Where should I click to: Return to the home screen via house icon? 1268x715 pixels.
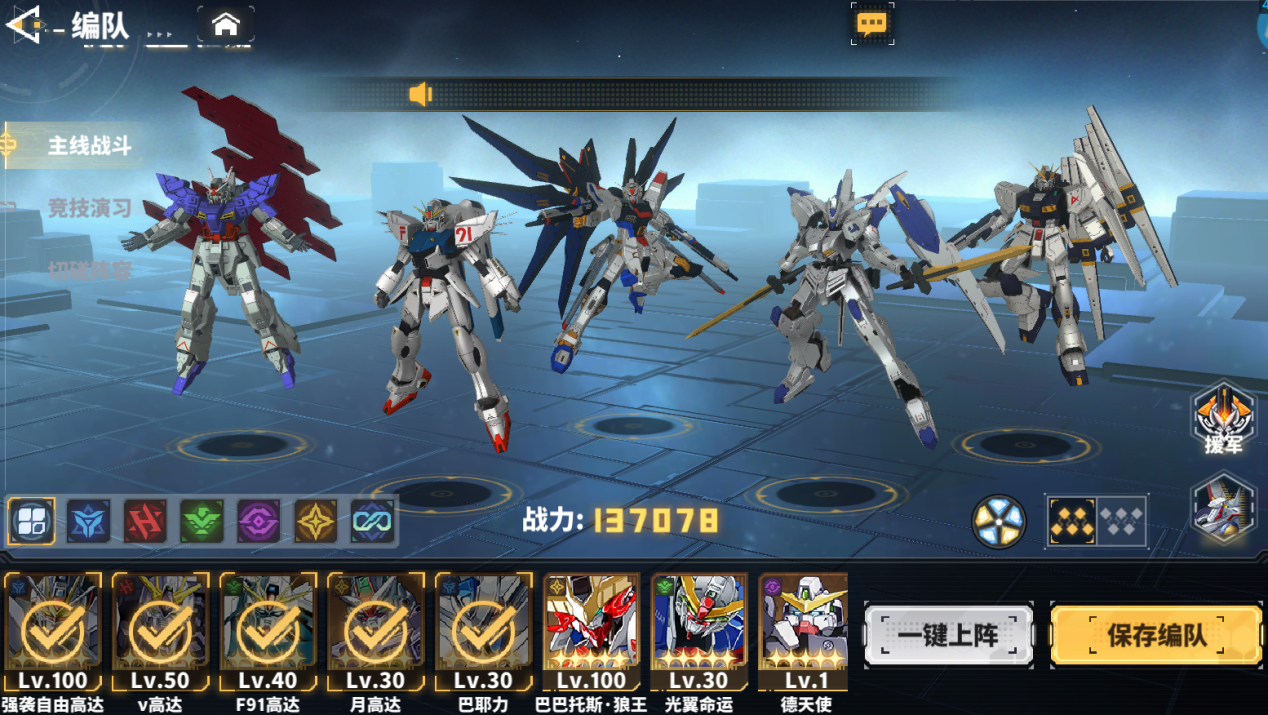click(226, 25)
